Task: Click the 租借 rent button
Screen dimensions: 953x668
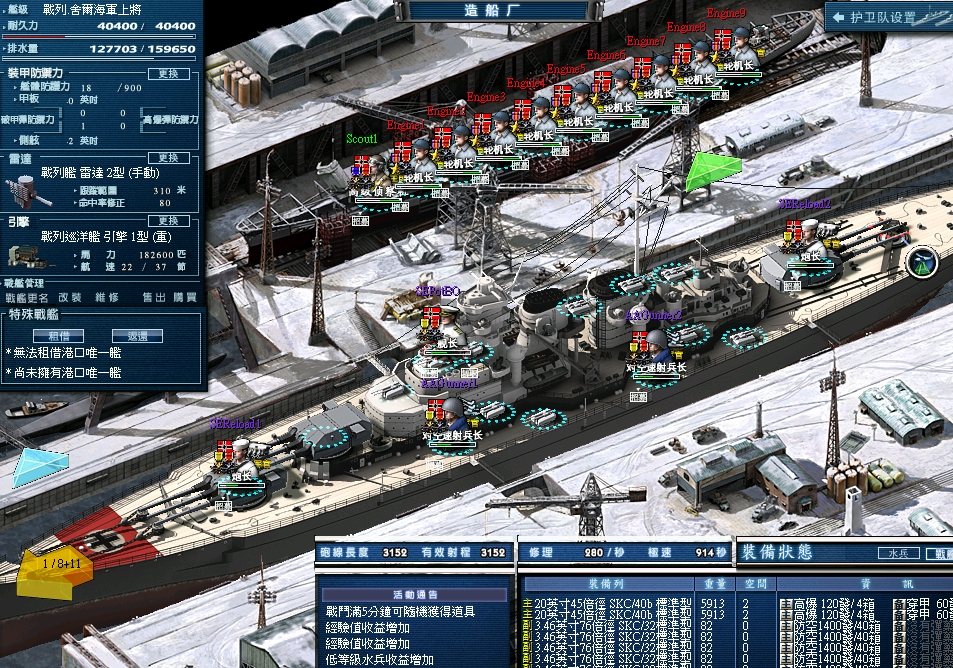Action: pos(59,336)
